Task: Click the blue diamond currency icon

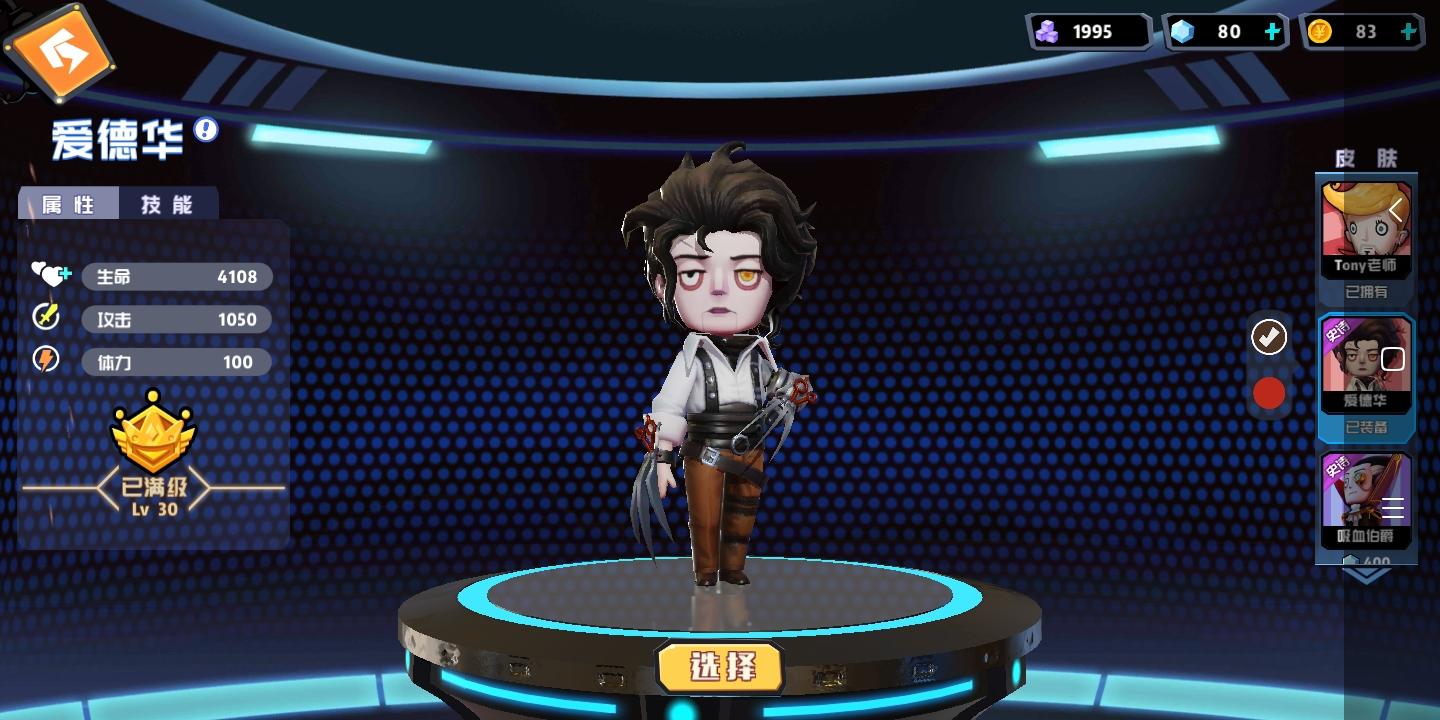Action: pyautogui.click(x=1184, y=31)
